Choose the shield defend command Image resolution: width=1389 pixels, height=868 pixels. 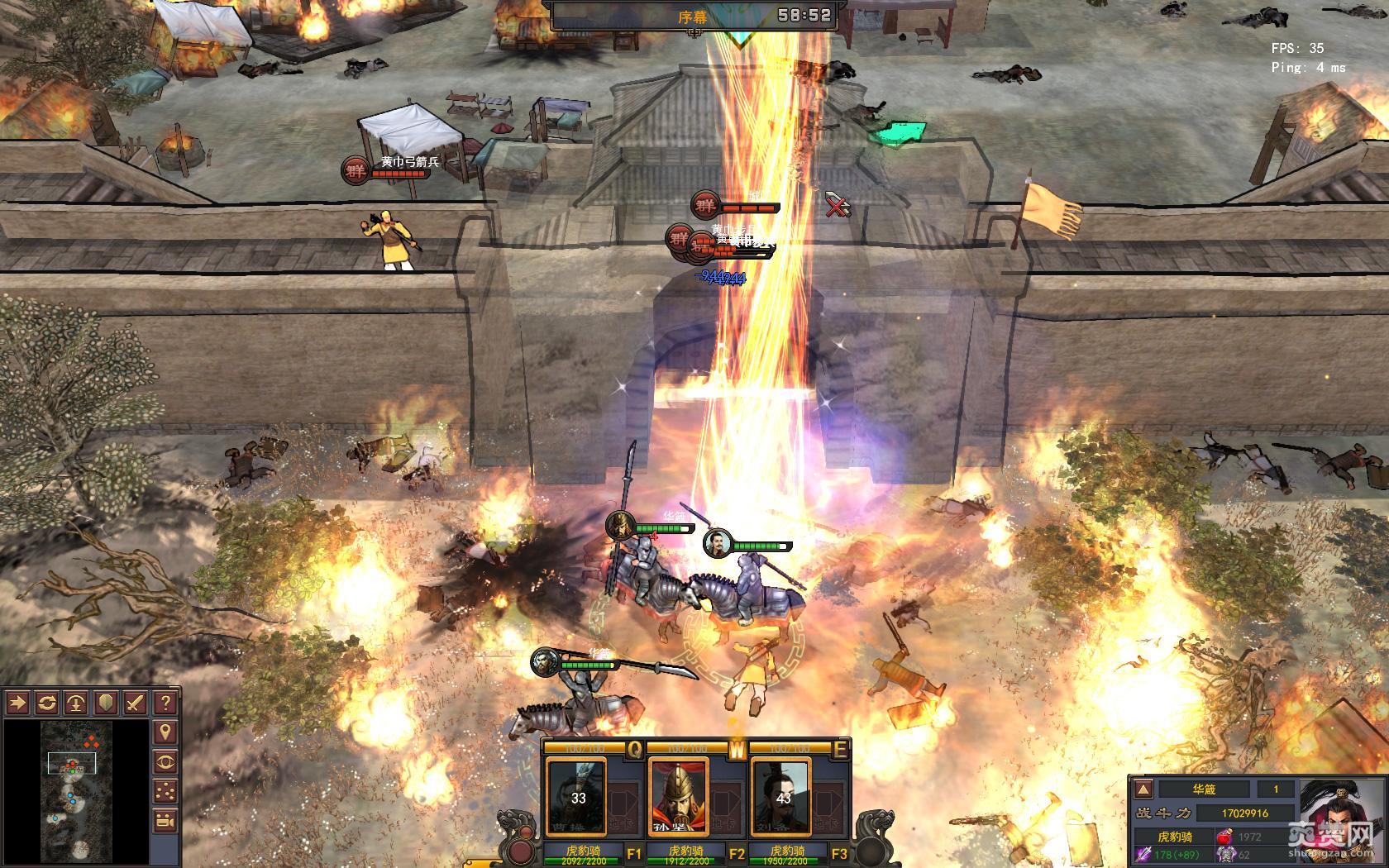(x=106, y=703)
